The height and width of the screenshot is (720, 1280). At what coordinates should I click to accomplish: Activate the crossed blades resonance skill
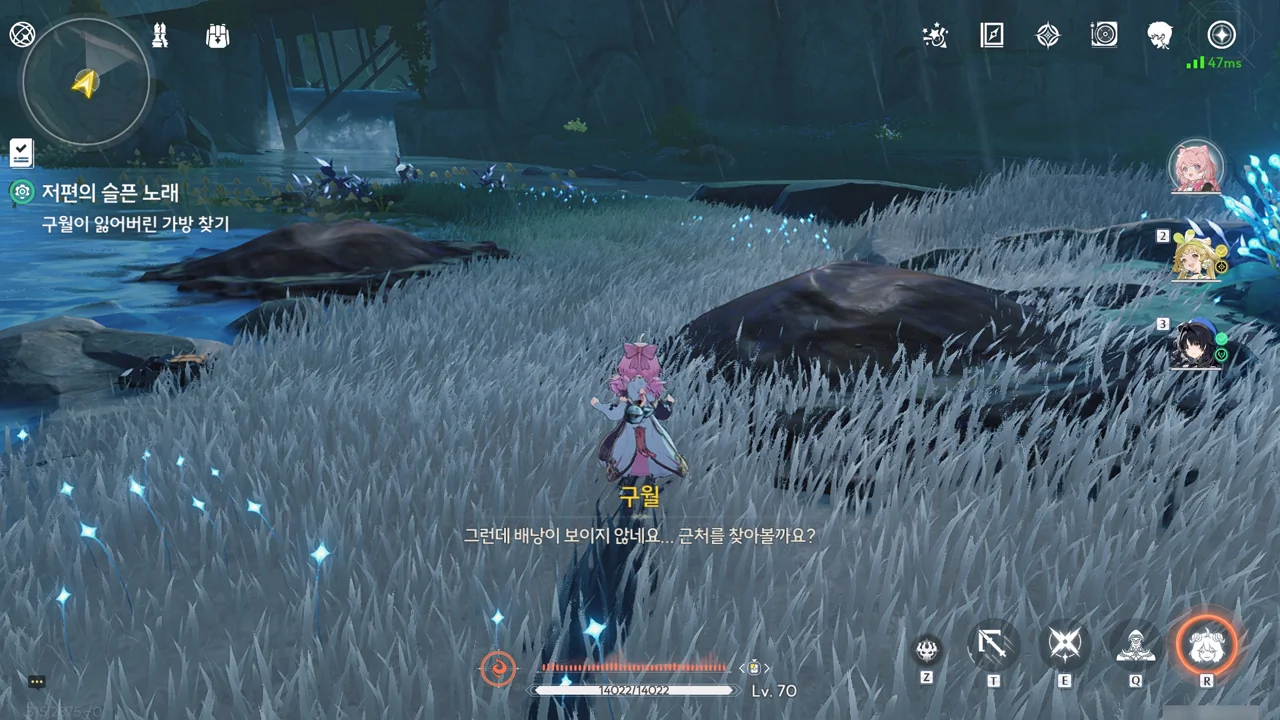1064,646
